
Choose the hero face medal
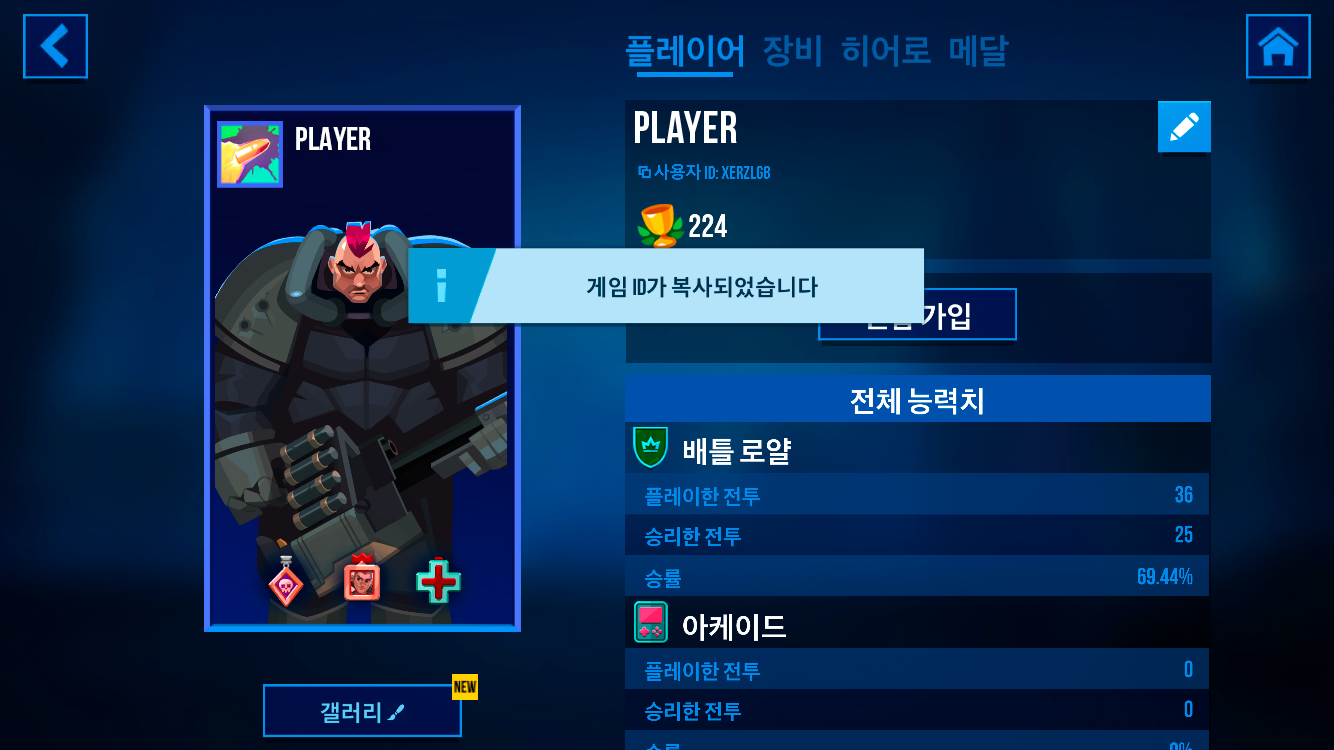click(x=362, y=580)
